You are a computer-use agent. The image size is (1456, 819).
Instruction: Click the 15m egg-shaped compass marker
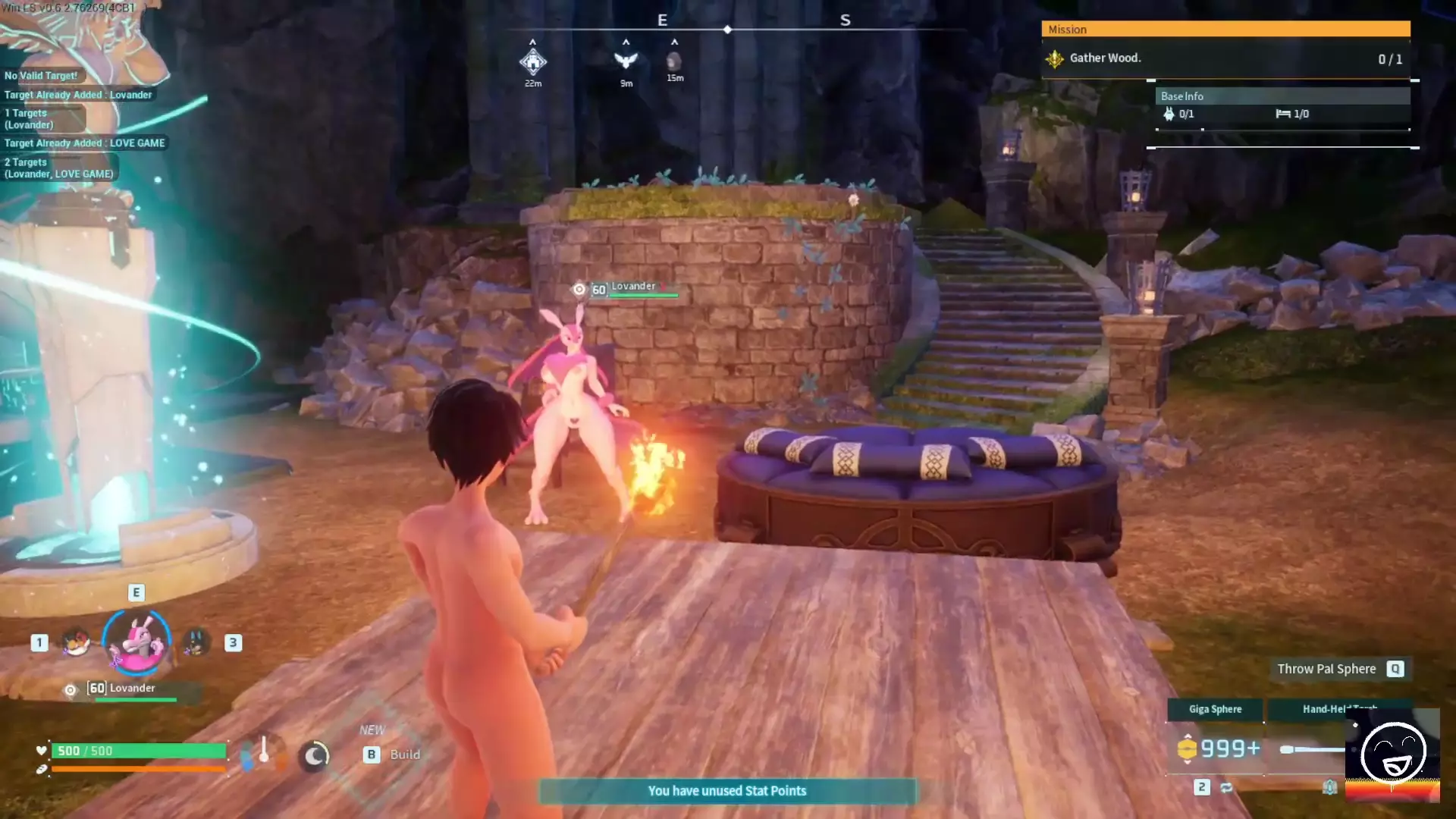[674, 61]
